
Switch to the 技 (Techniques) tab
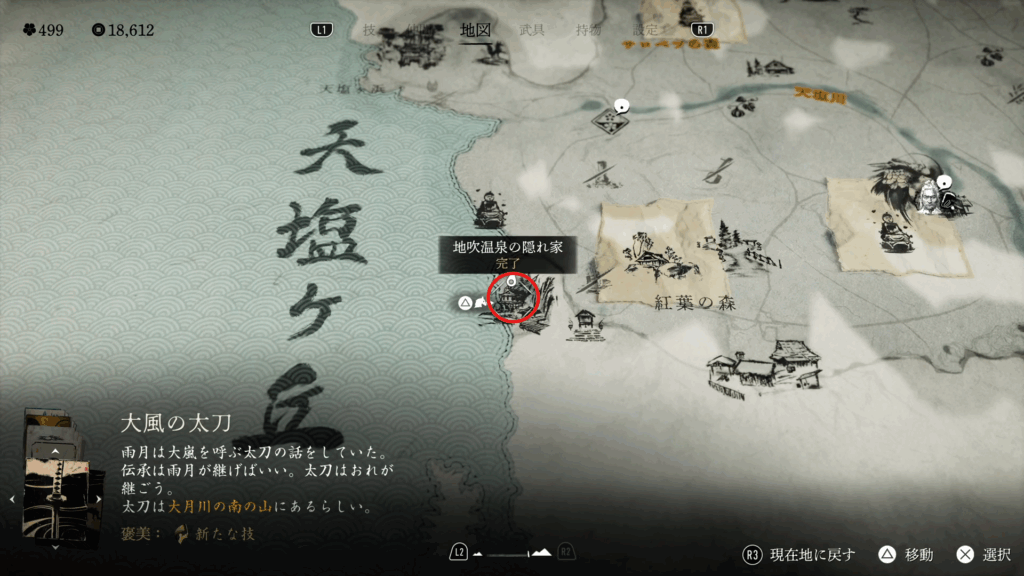(x=370, y=30)
